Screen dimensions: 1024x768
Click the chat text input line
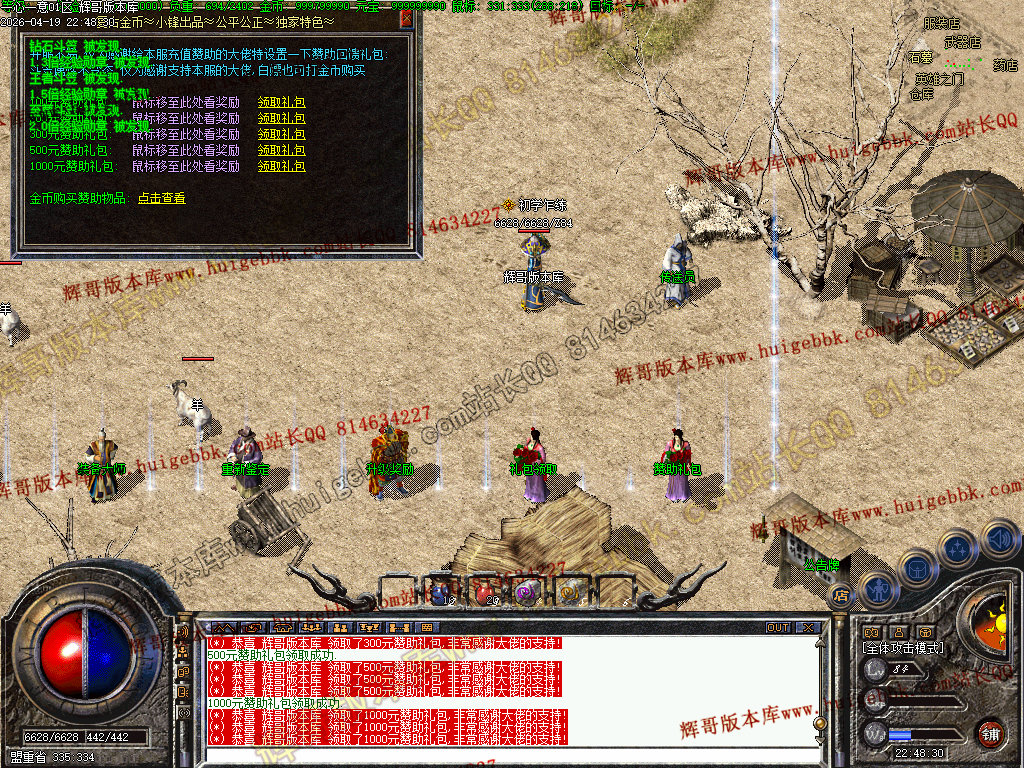(x=500, y=758)
